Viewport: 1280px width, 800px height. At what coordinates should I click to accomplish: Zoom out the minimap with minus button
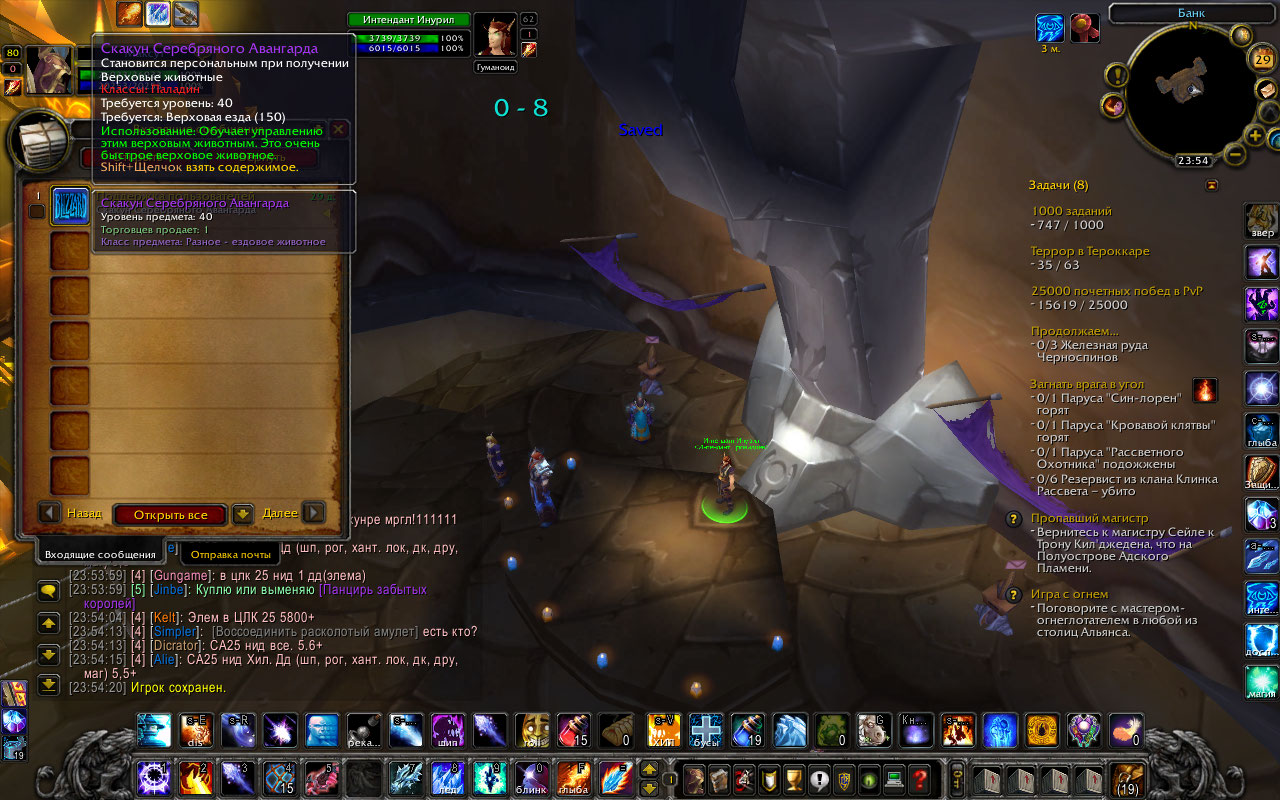coord(1236,155)
